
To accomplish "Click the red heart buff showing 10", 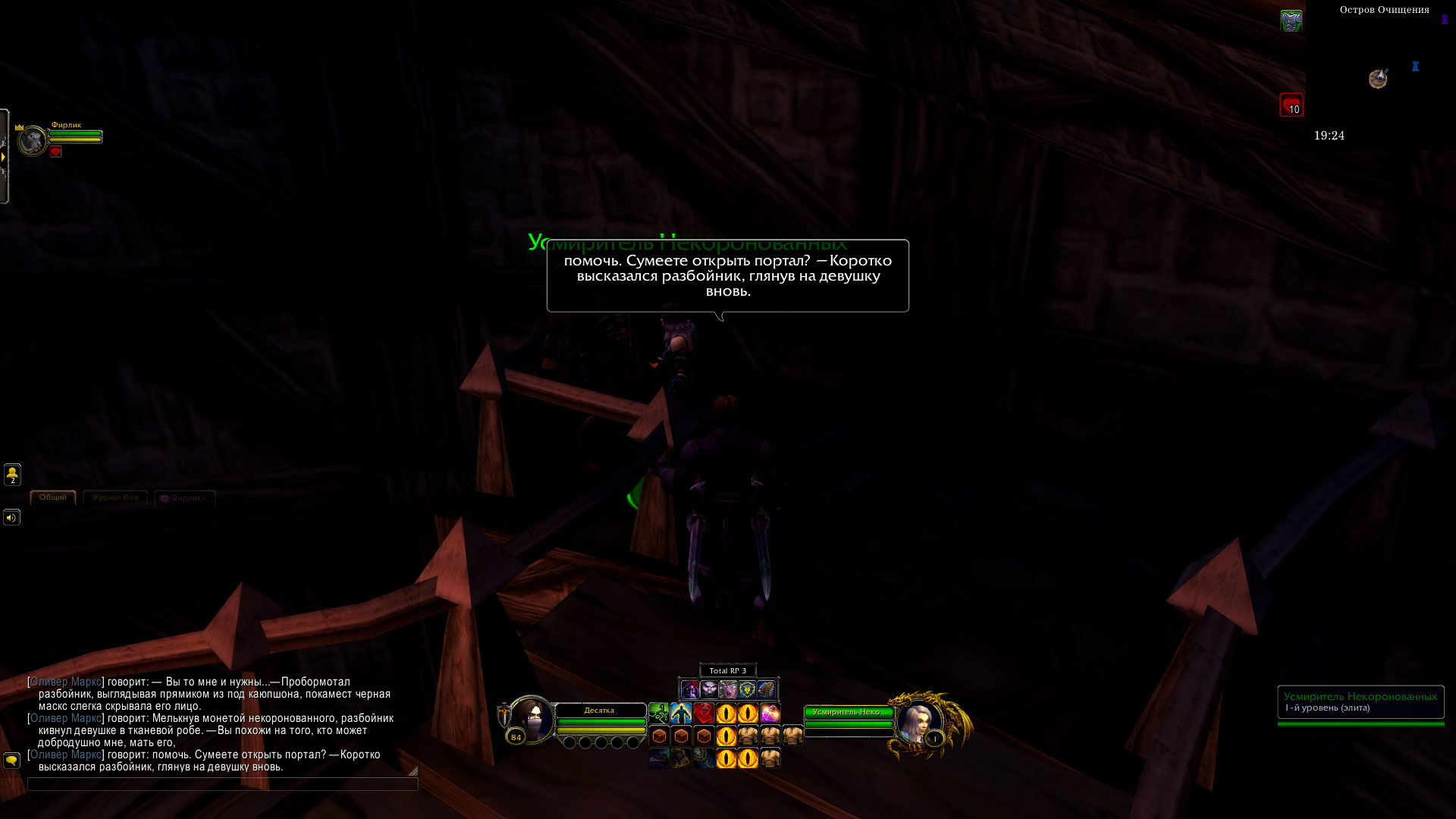I will [x=1291, y=105].
